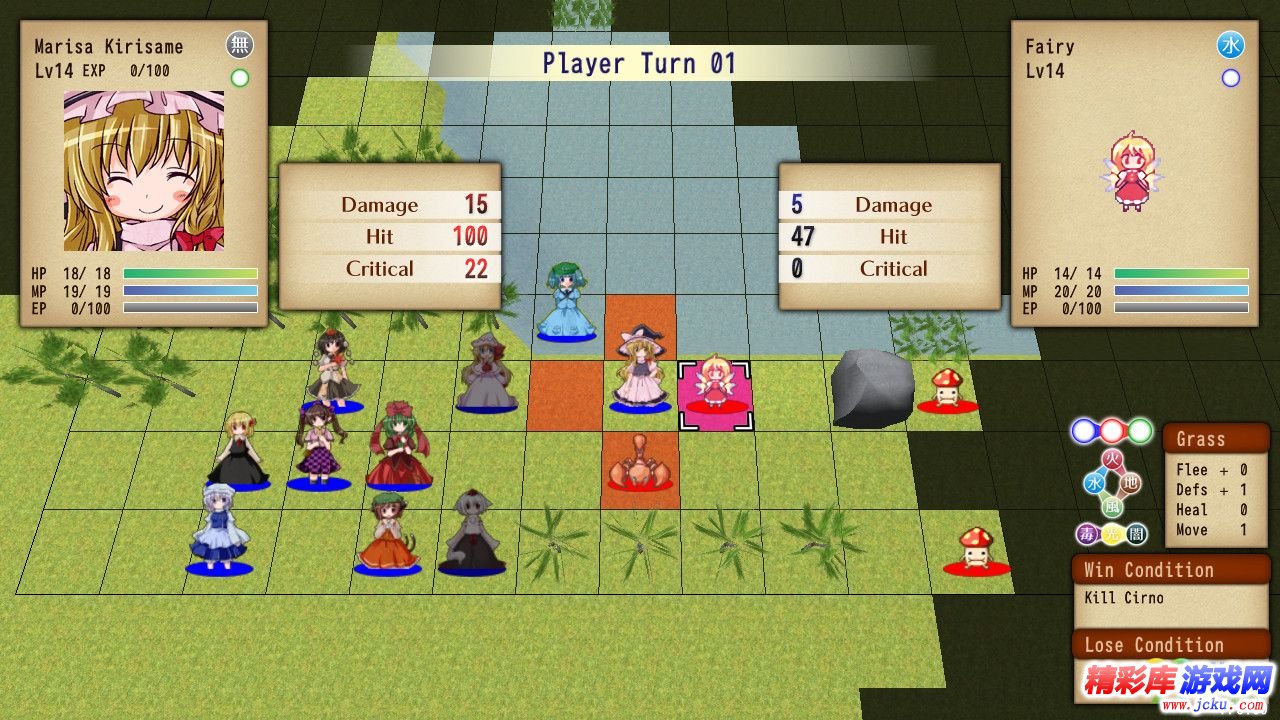Choose the silver-haired unit in the blue dress
1280x720 pixels.
coord(219,530)
